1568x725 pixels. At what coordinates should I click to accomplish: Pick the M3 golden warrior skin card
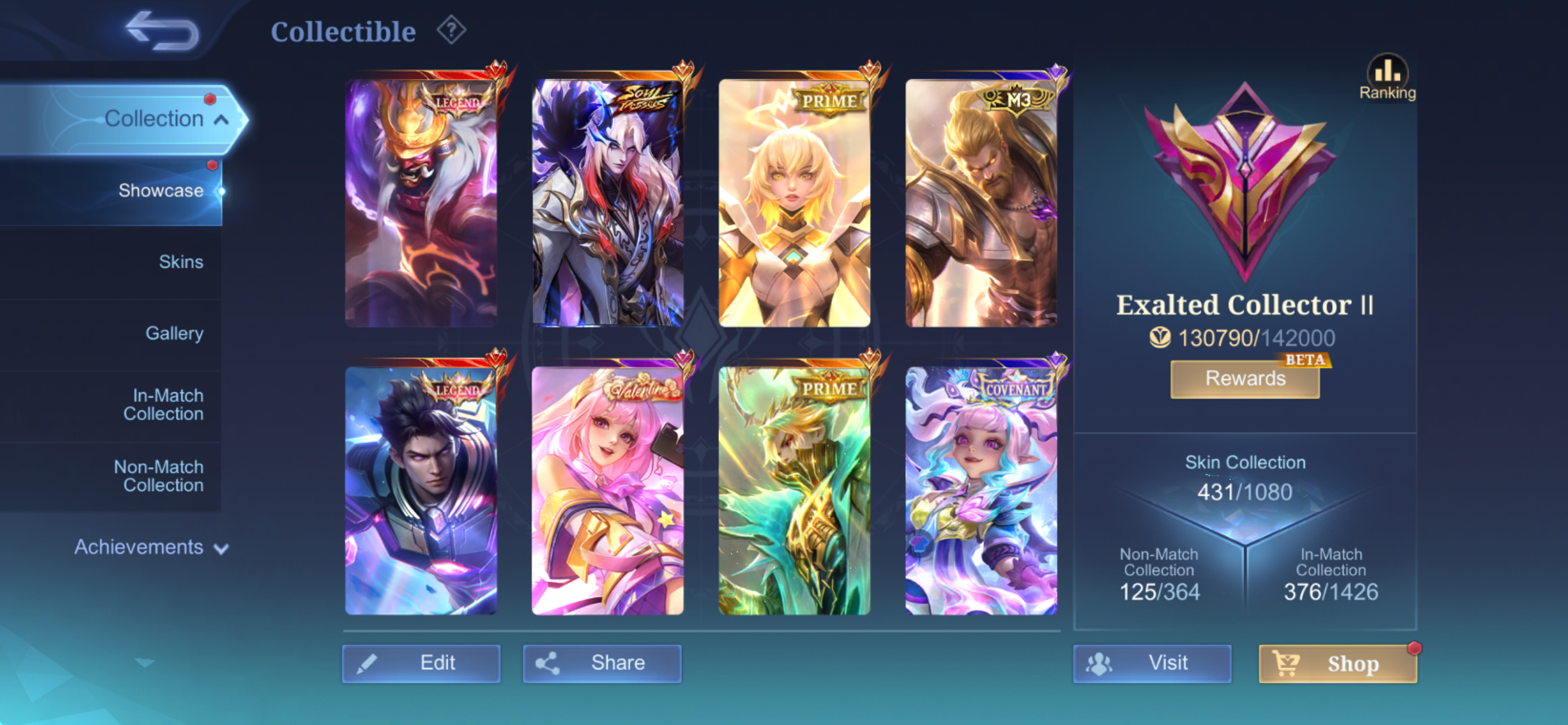pyautogui.click(x=981, y=202)
